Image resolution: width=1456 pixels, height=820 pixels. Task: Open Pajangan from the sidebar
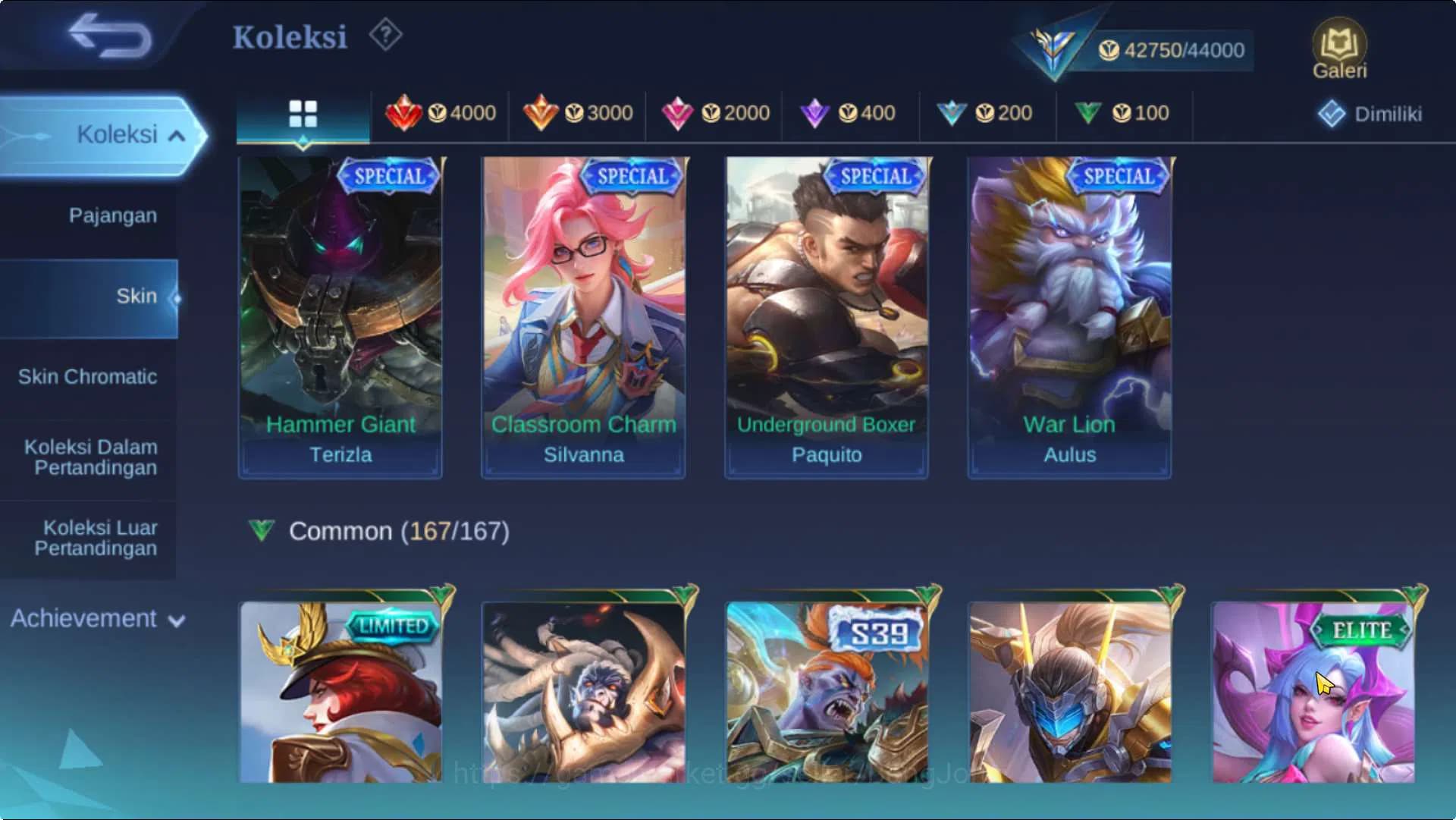pos(113,215)
